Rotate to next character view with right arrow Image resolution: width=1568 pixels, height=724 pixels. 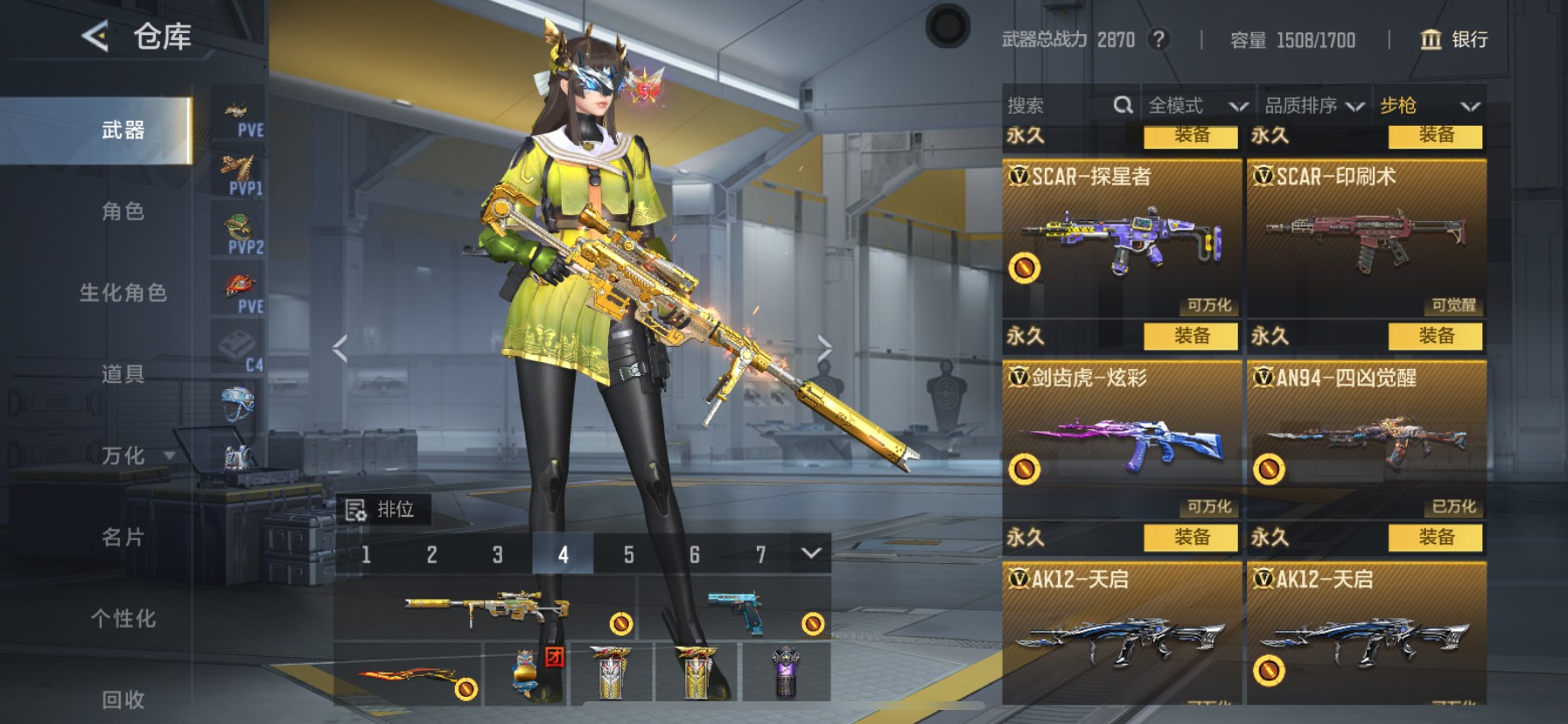[823, 348]
